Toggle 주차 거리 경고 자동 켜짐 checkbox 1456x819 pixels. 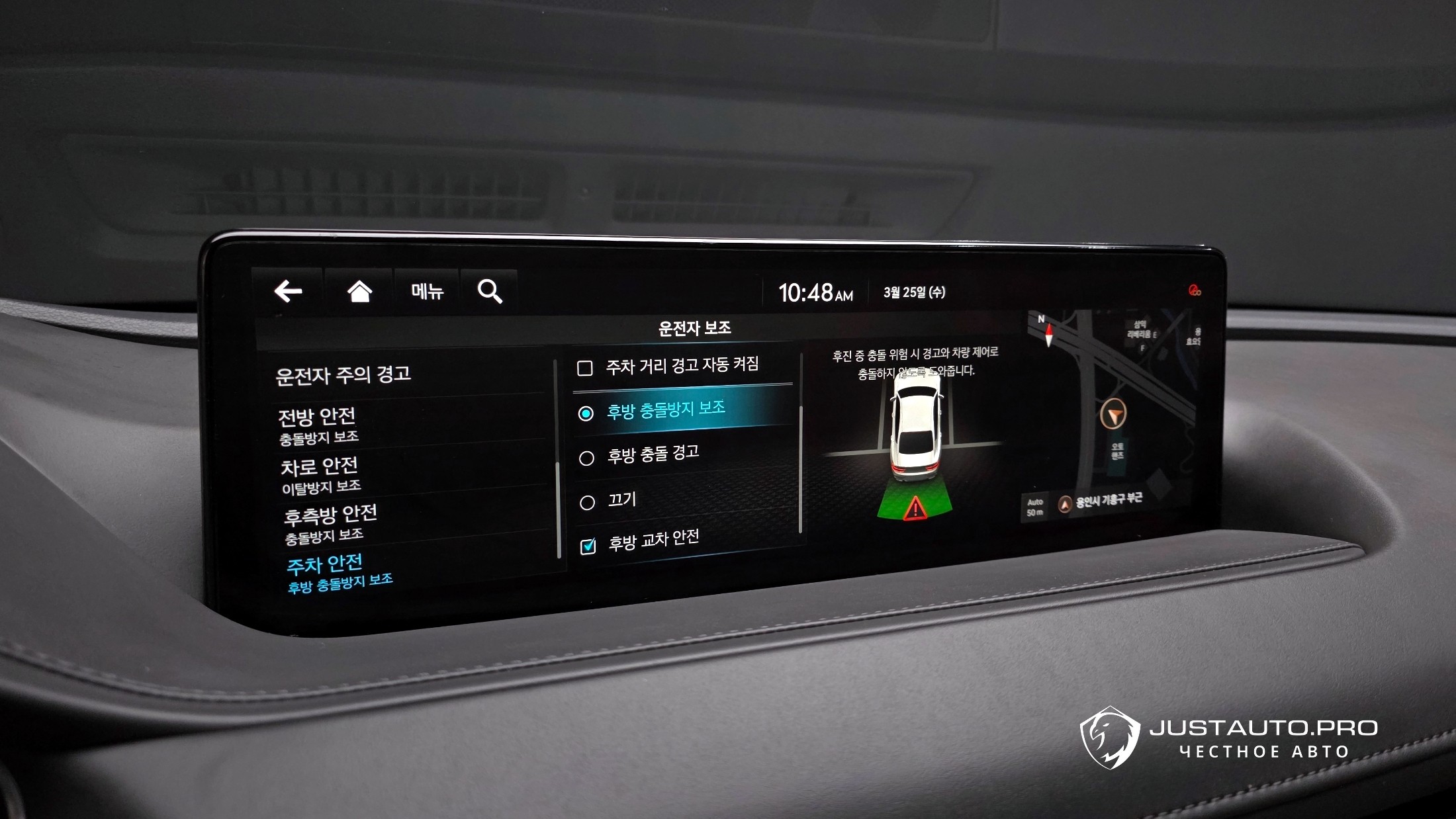click(585, 368)
